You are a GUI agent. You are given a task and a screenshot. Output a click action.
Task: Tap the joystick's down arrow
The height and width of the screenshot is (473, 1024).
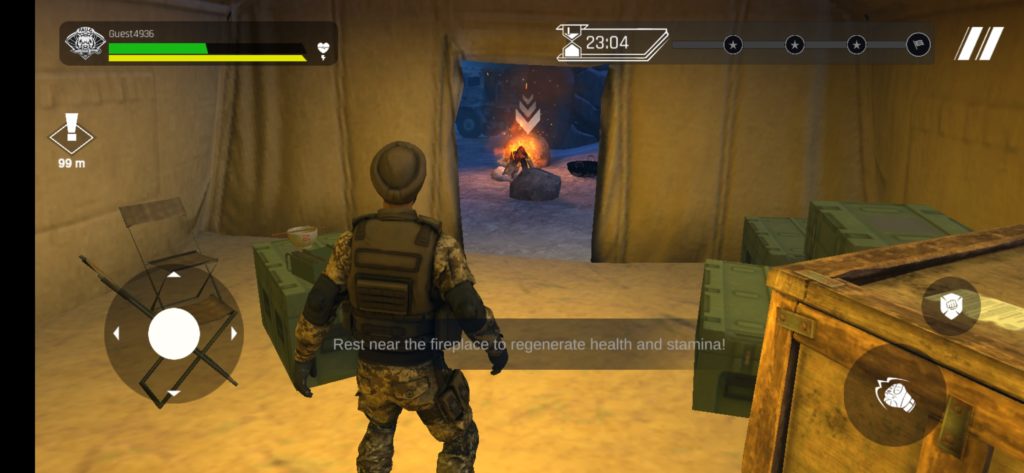pos(174,393)
